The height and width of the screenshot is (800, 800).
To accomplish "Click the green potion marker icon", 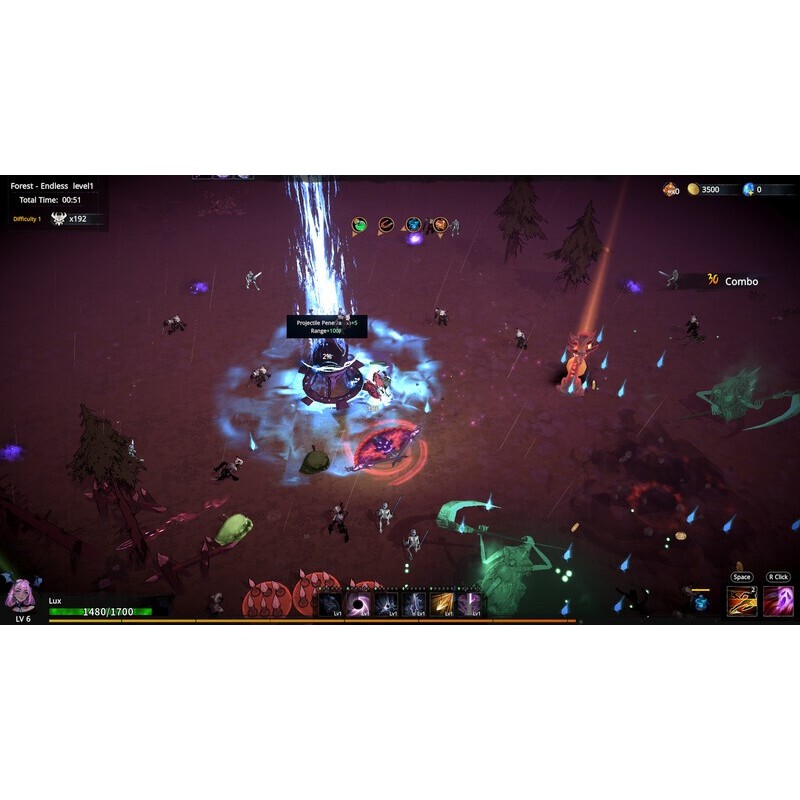I will (360, 226).
